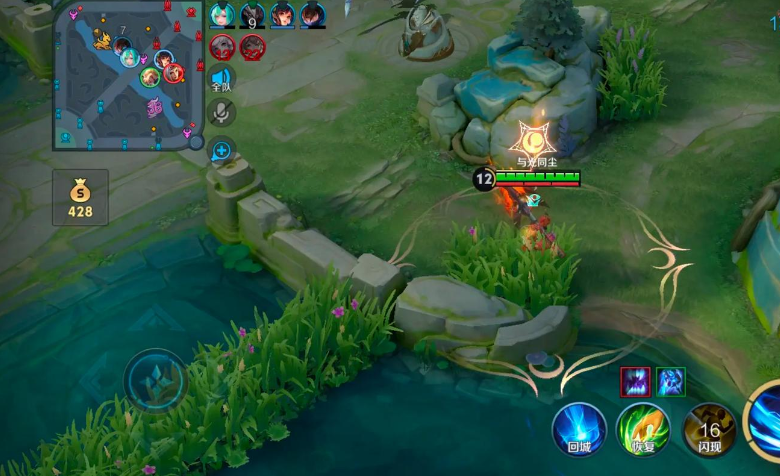Open the shop via the 428 gold bag
Screen dimensions: 780x476
point(80,196)
